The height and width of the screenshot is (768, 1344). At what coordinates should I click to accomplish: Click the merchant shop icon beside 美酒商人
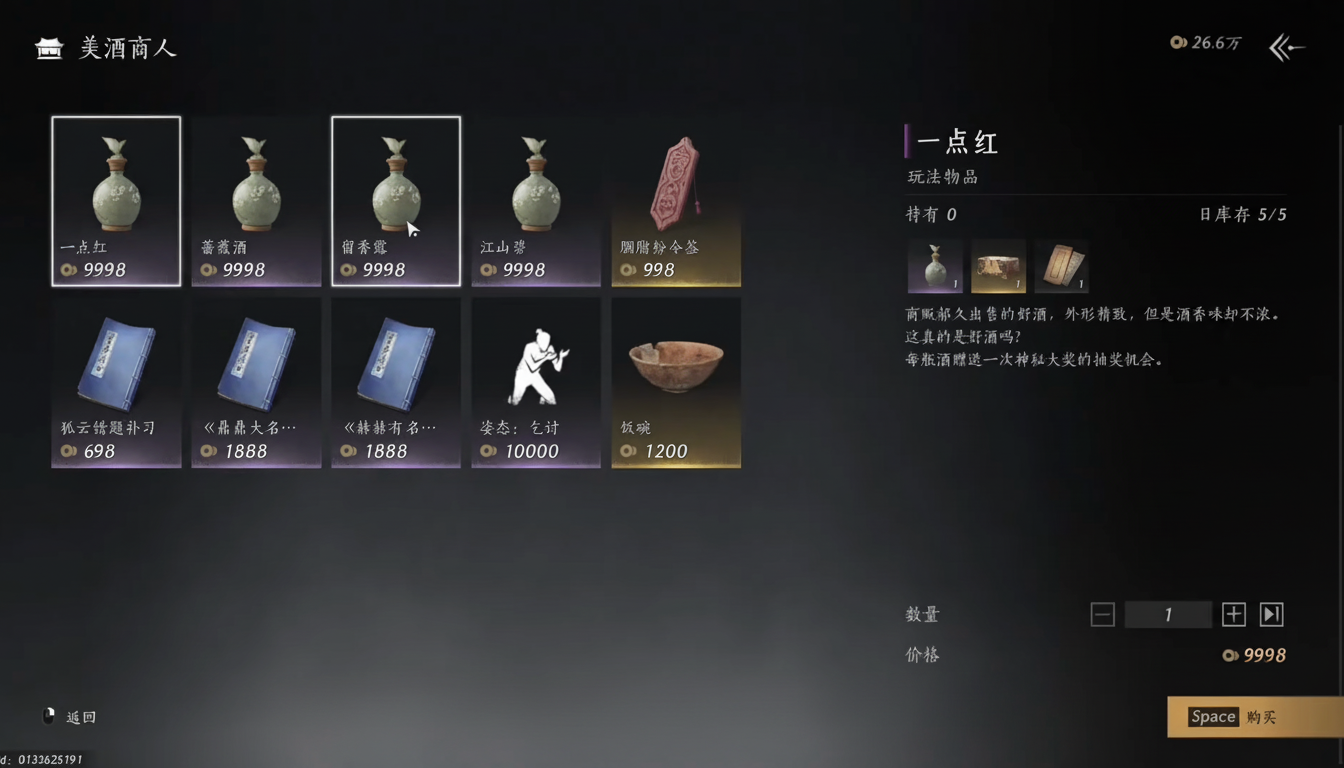47,46
